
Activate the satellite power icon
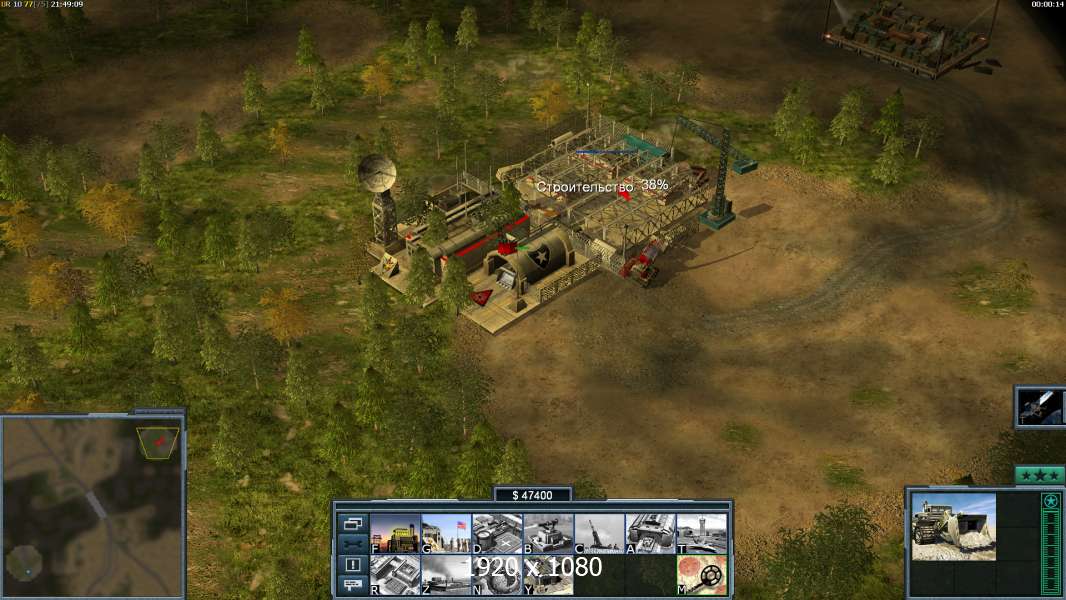(x=1040, y=407)
